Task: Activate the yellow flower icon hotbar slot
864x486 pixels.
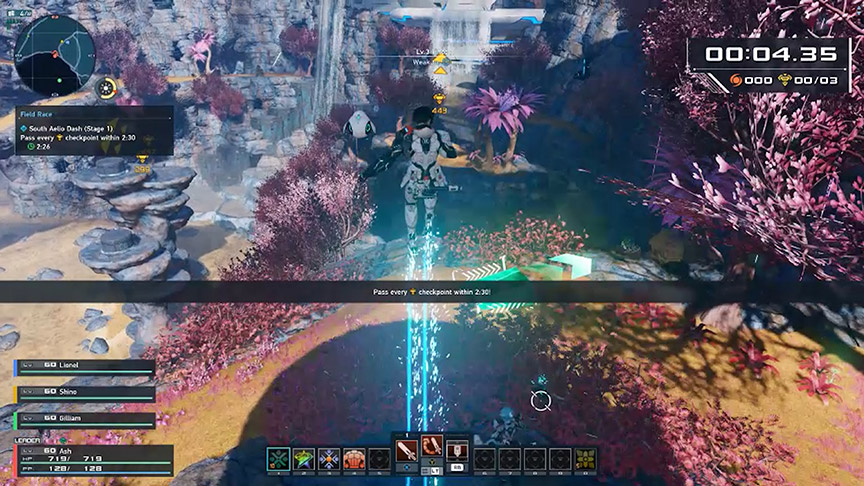Action: [585, 459]
